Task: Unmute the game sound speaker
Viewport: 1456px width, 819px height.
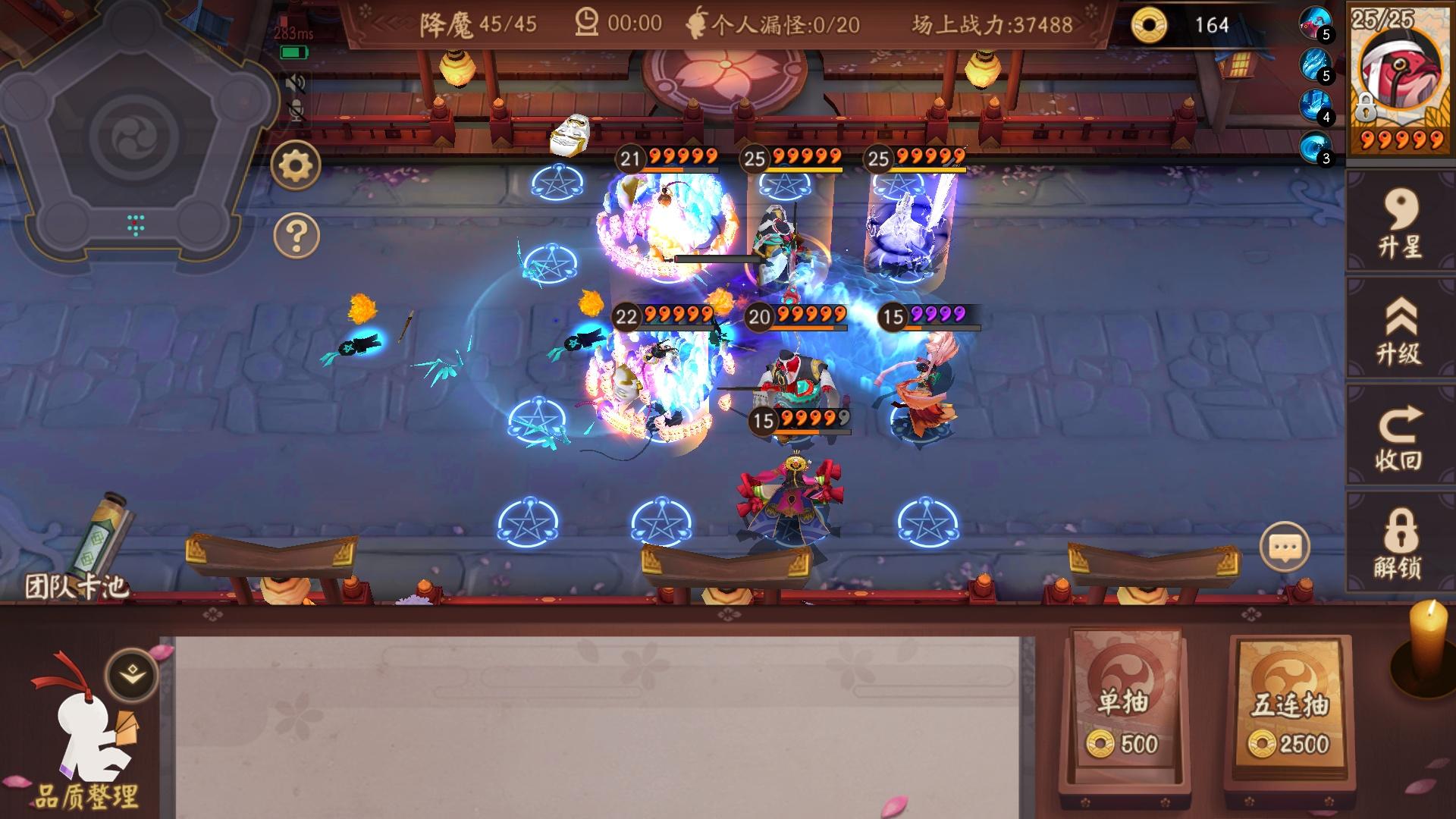Action: (295, 83)
